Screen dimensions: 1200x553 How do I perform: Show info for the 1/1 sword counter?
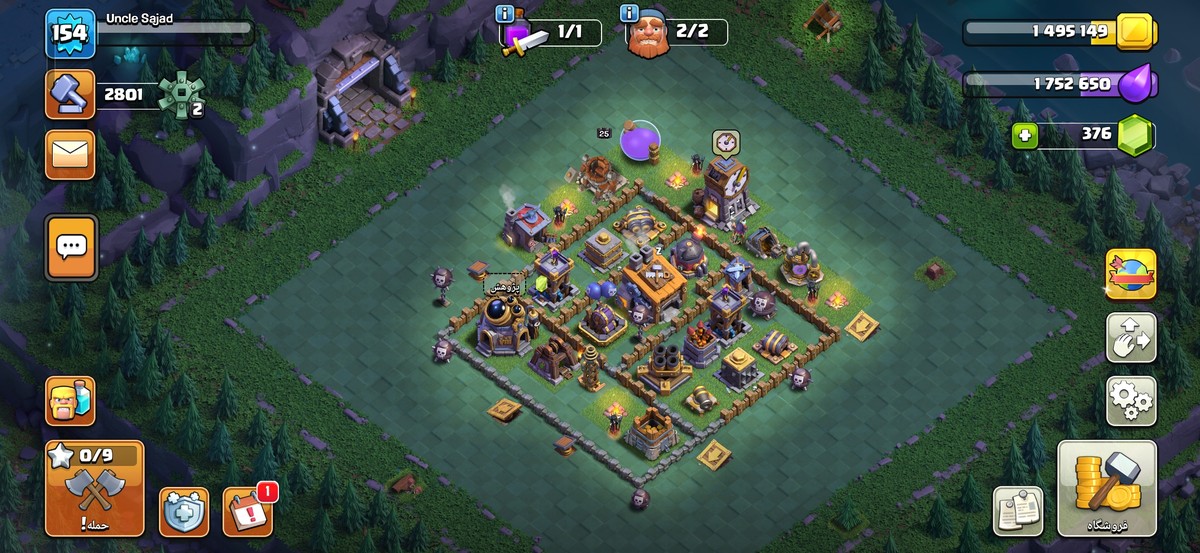505,14
